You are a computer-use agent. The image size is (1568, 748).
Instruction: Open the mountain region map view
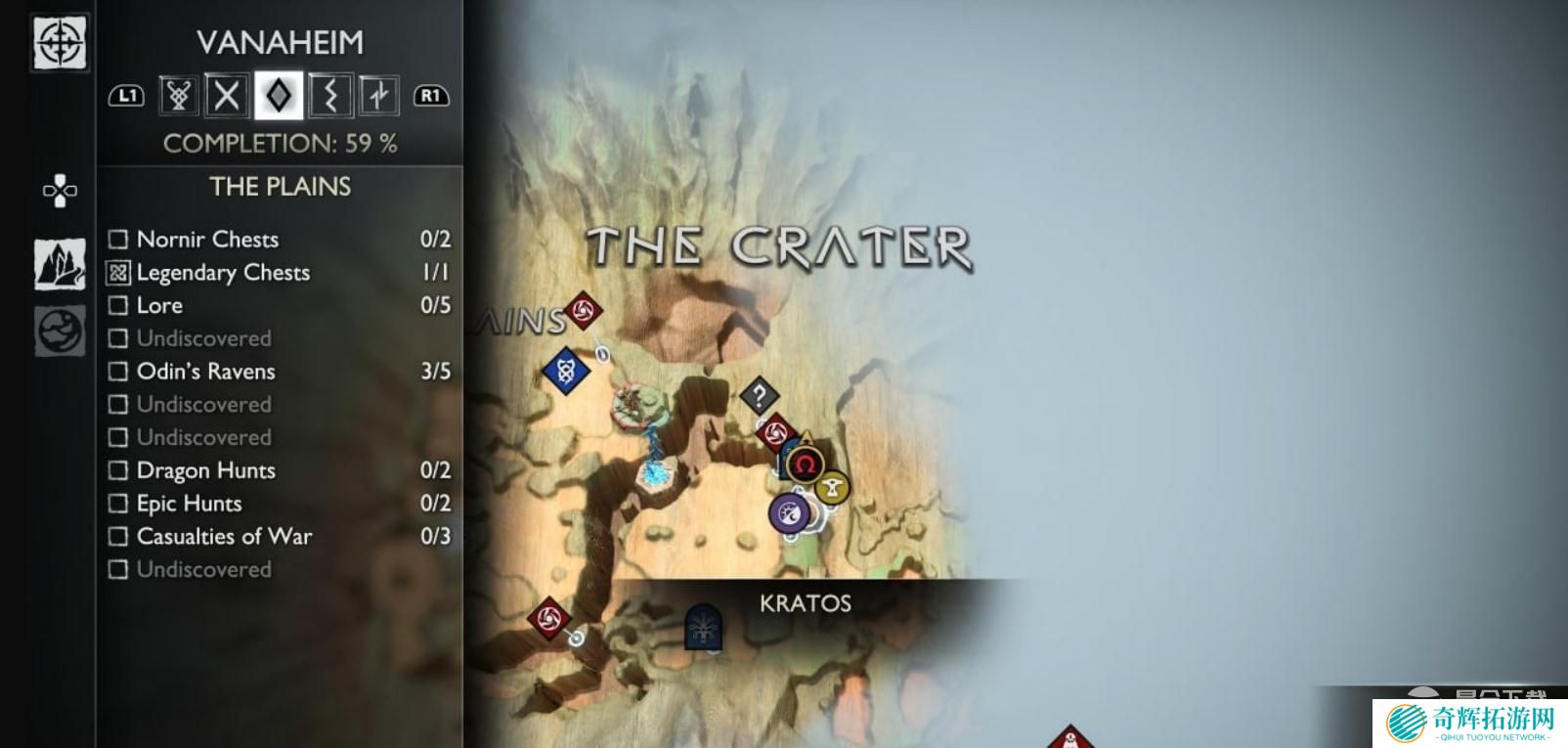tap(60, 264)
